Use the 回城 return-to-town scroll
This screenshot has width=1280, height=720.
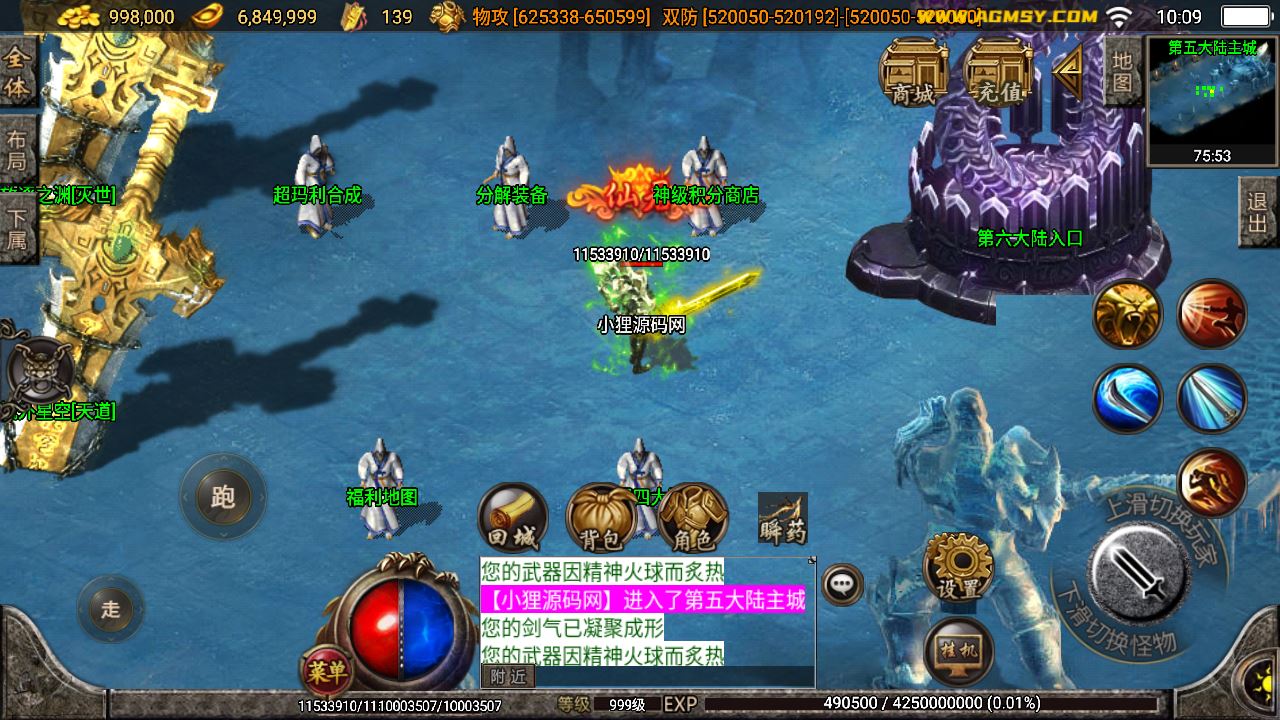point(513,518)
